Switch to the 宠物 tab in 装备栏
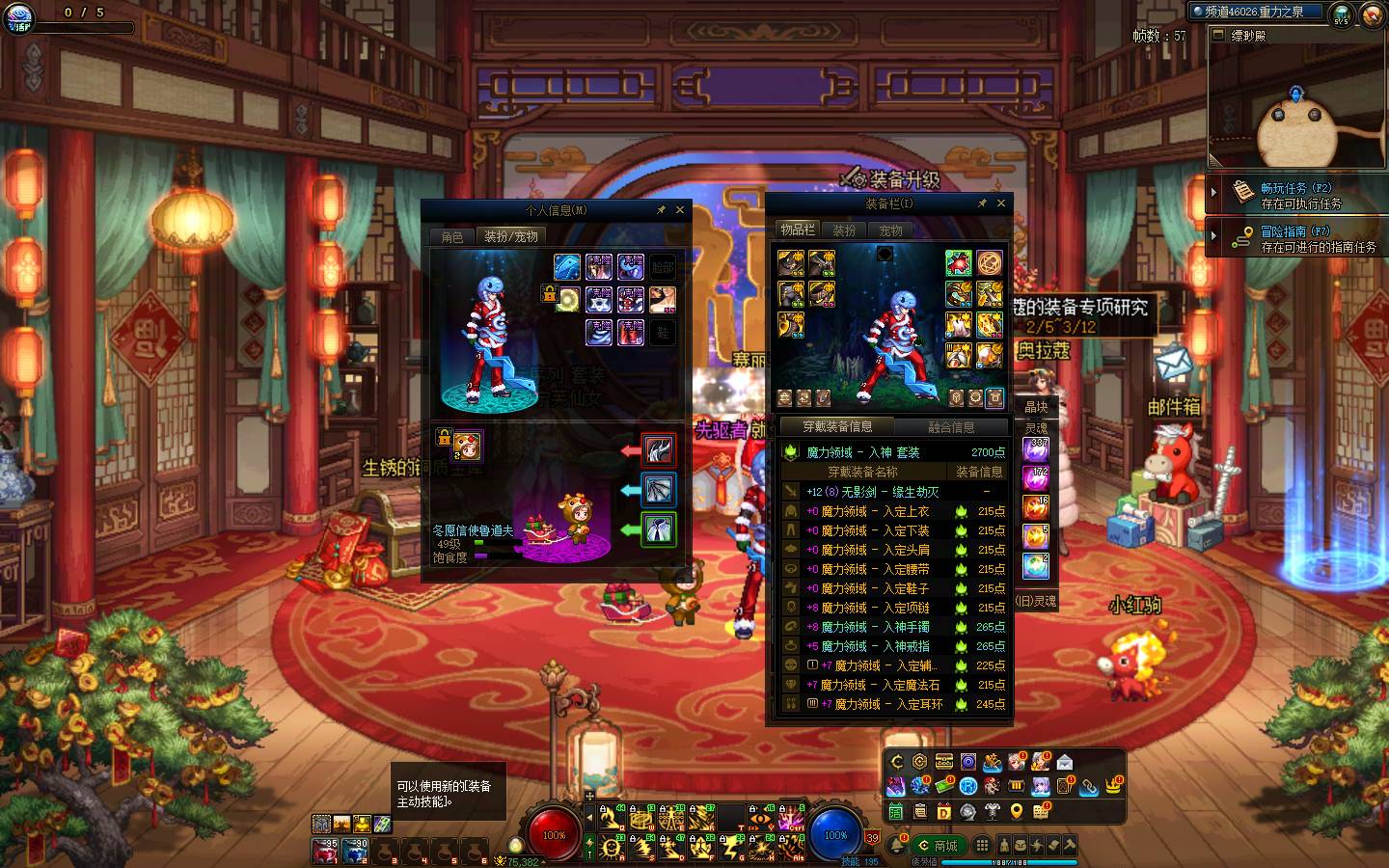The image size is (1389, 868). pyautogui.click(x=890, y=231)
